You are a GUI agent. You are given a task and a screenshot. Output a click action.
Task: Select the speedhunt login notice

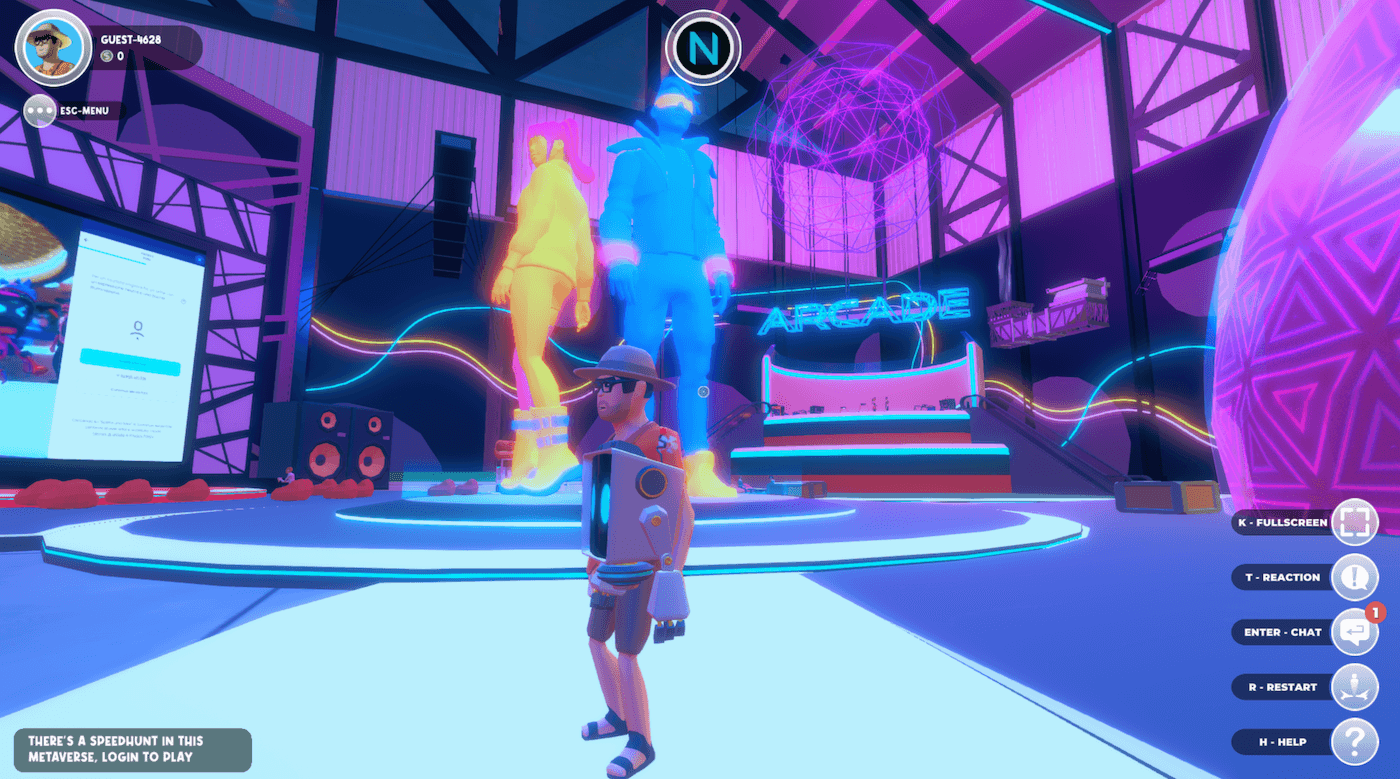click(133, 749)
